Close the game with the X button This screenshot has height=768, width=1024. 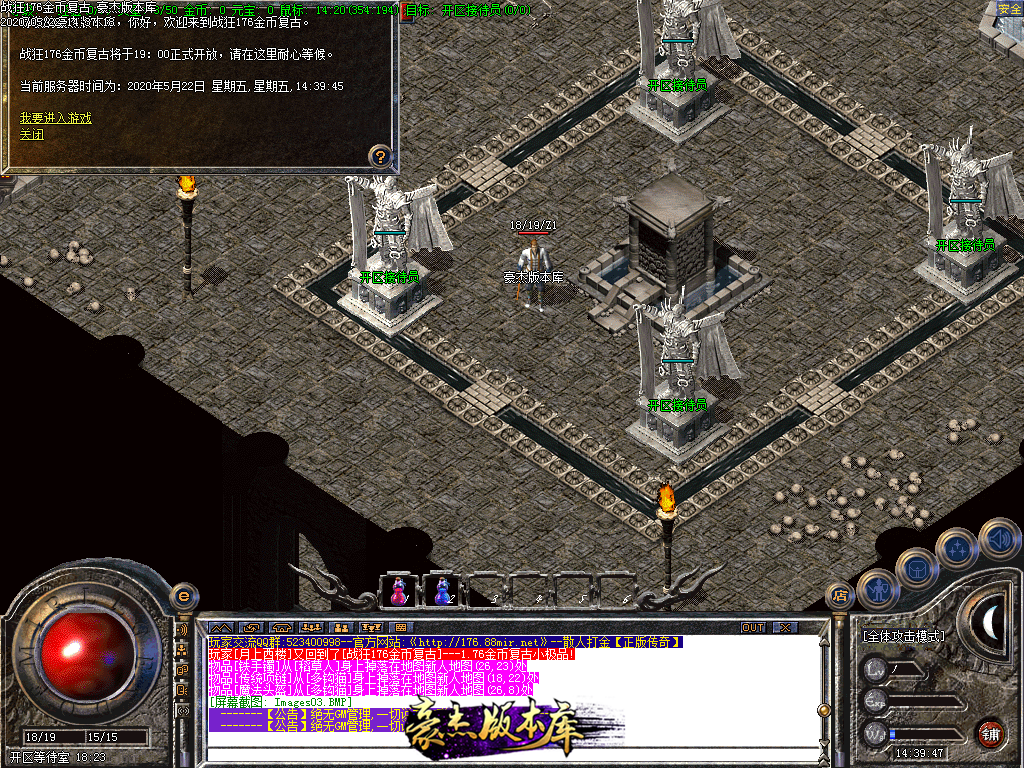point(785,628)
